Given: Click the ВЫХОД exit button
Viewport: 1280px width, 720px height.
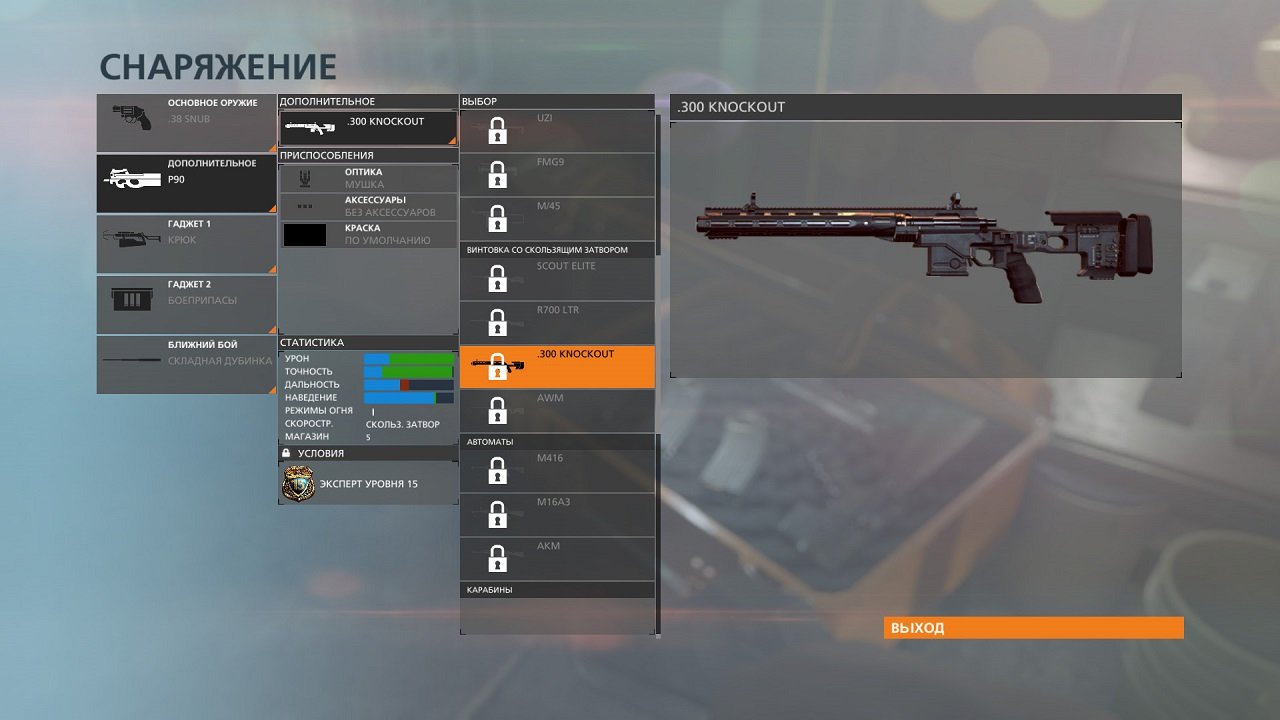Looking at the screenshot, I should tap(1034, 627).
